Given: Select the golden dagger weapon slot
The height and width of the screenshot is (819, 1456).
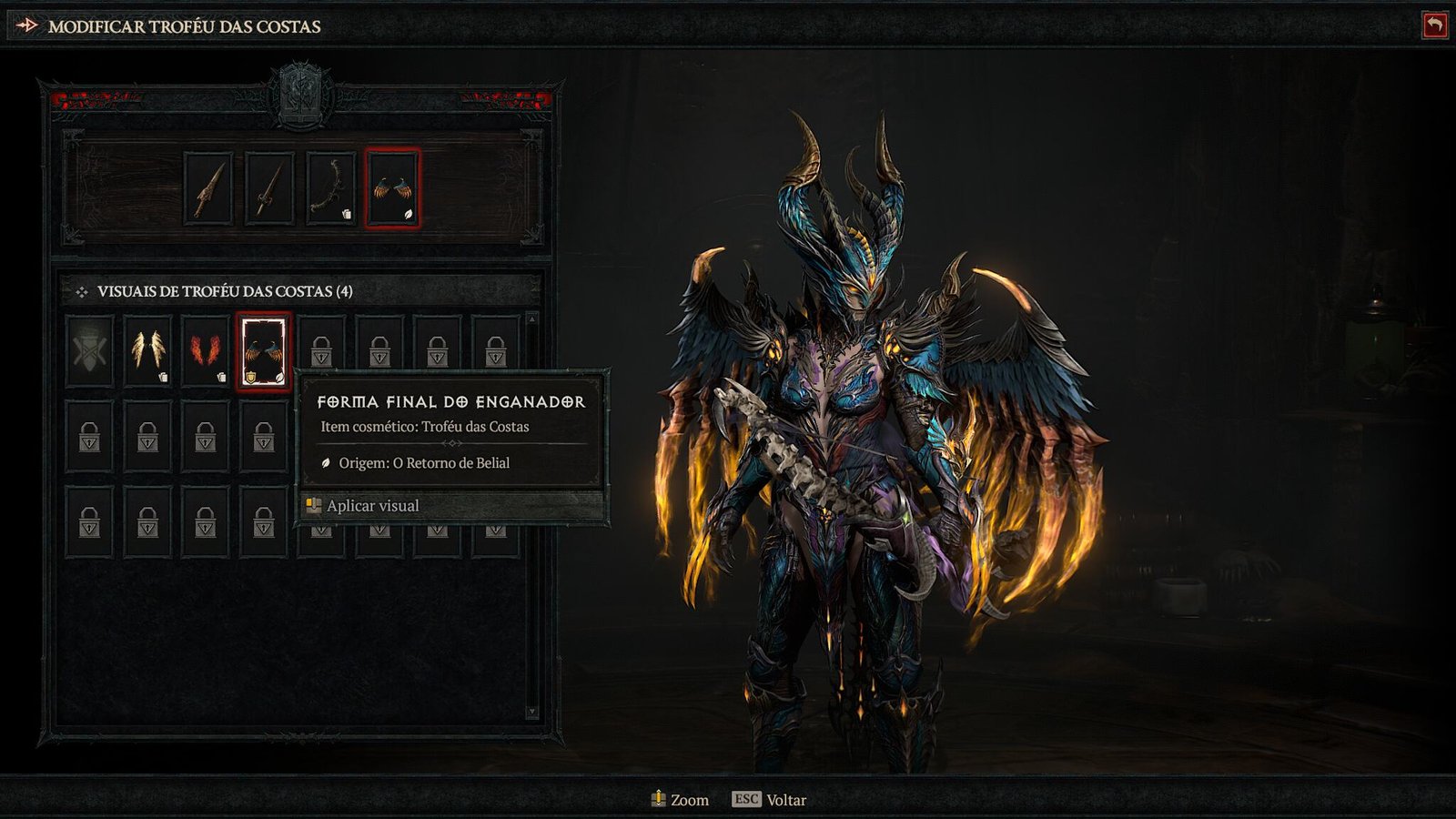Looking at the screenshot, I should (208, 188).
